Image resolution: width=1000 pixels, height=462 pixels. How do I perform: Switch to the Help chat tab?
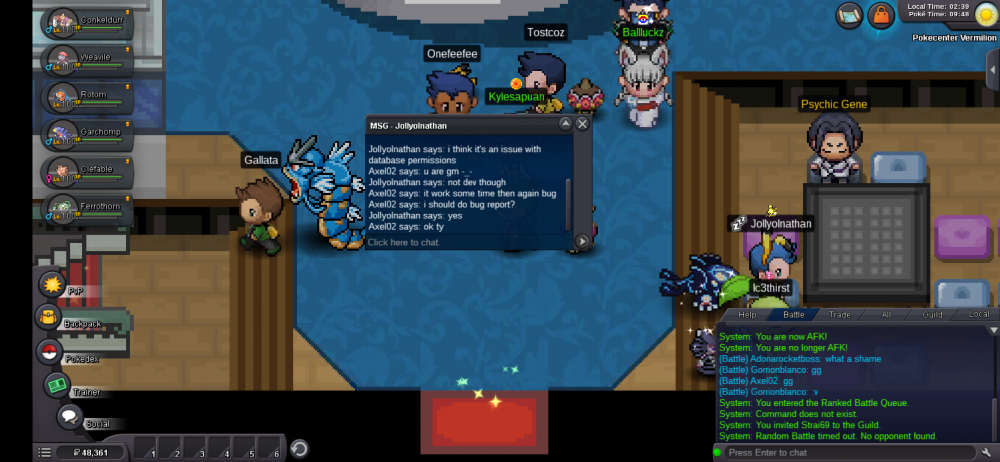(x=747, y=314)
